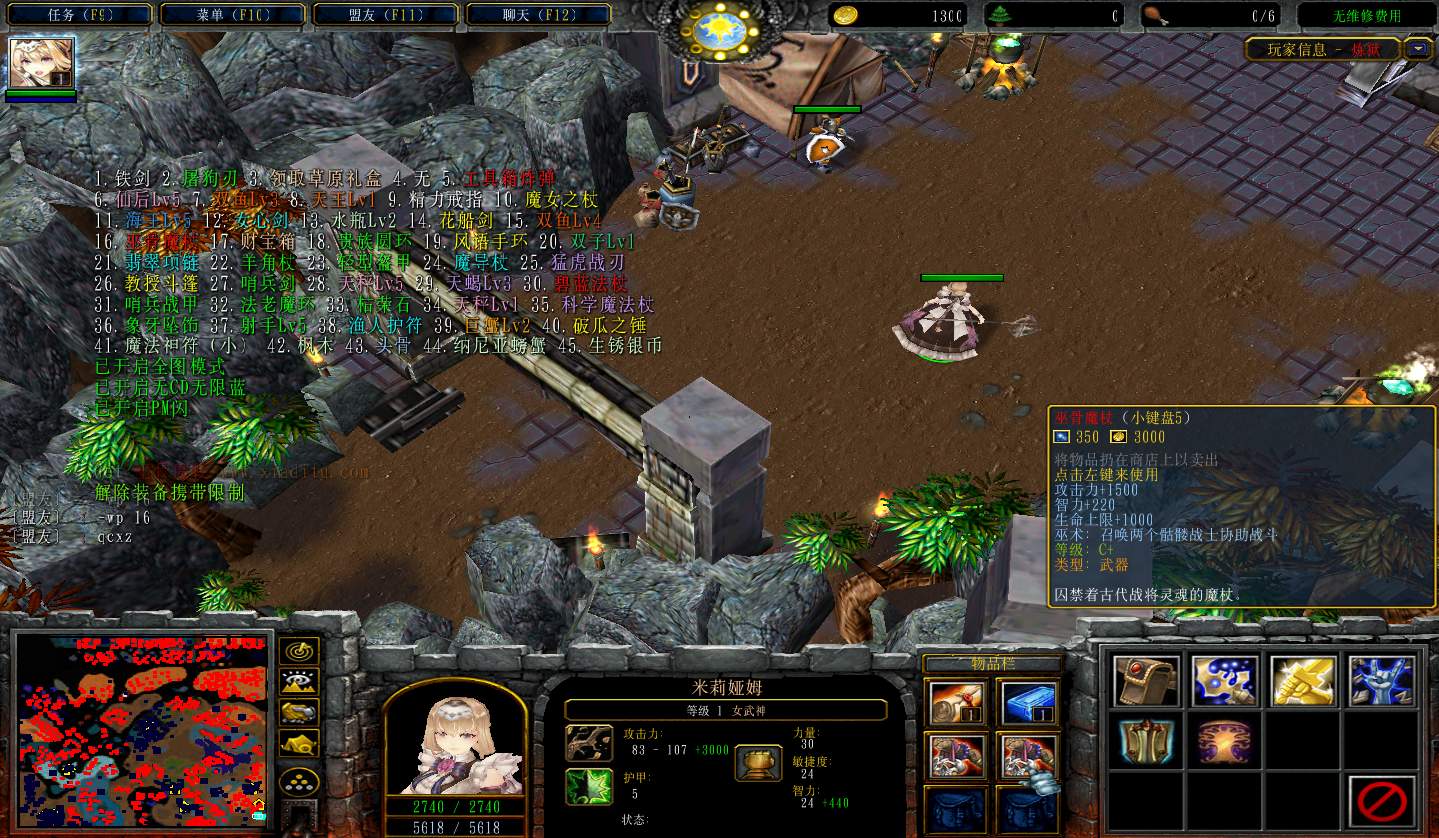
Task: Toggle the minimap creep camp display button
Action: [299, 743]
